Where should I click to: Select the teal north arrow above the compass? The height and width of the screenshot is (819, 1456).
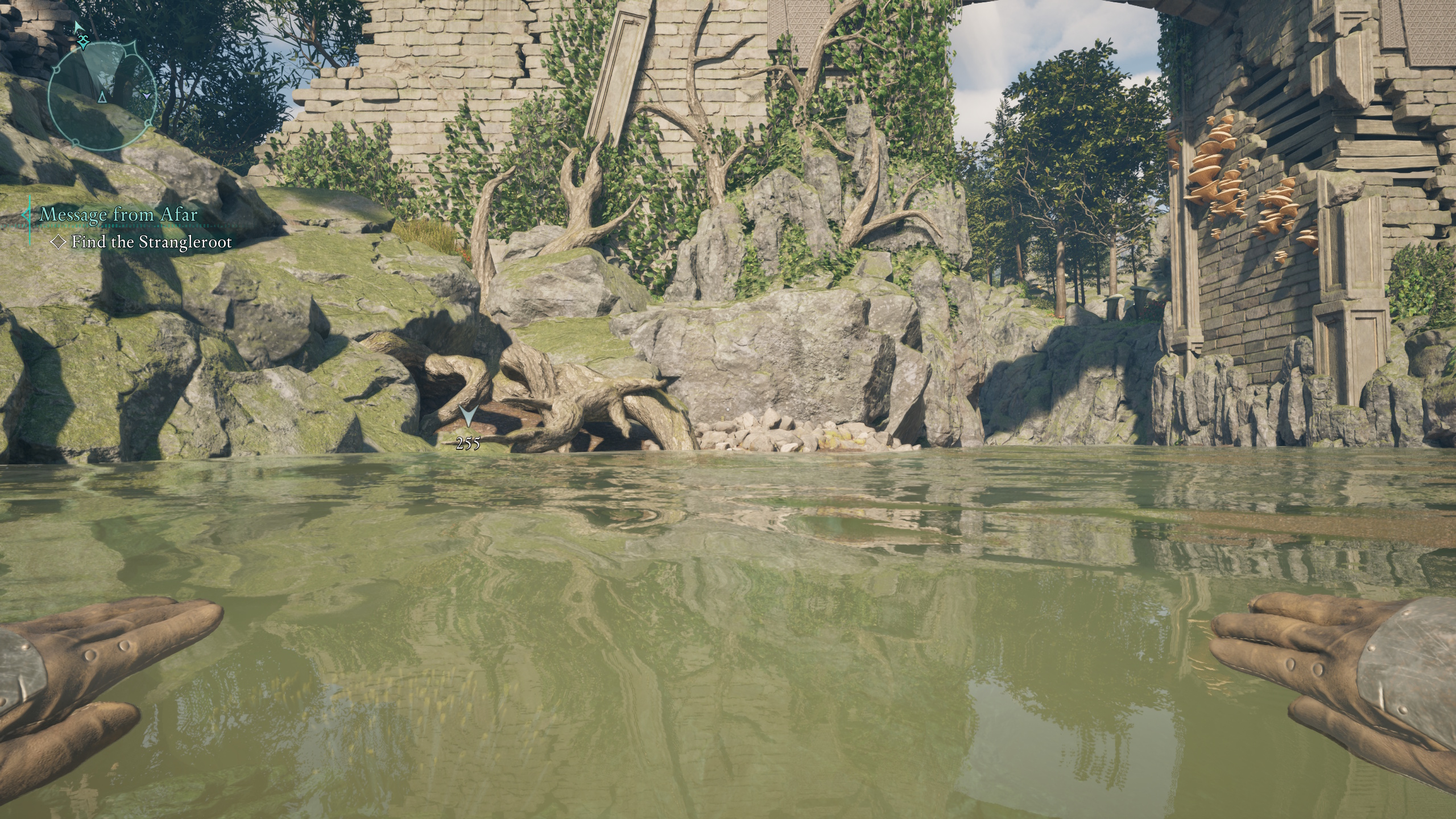point(79,27)
